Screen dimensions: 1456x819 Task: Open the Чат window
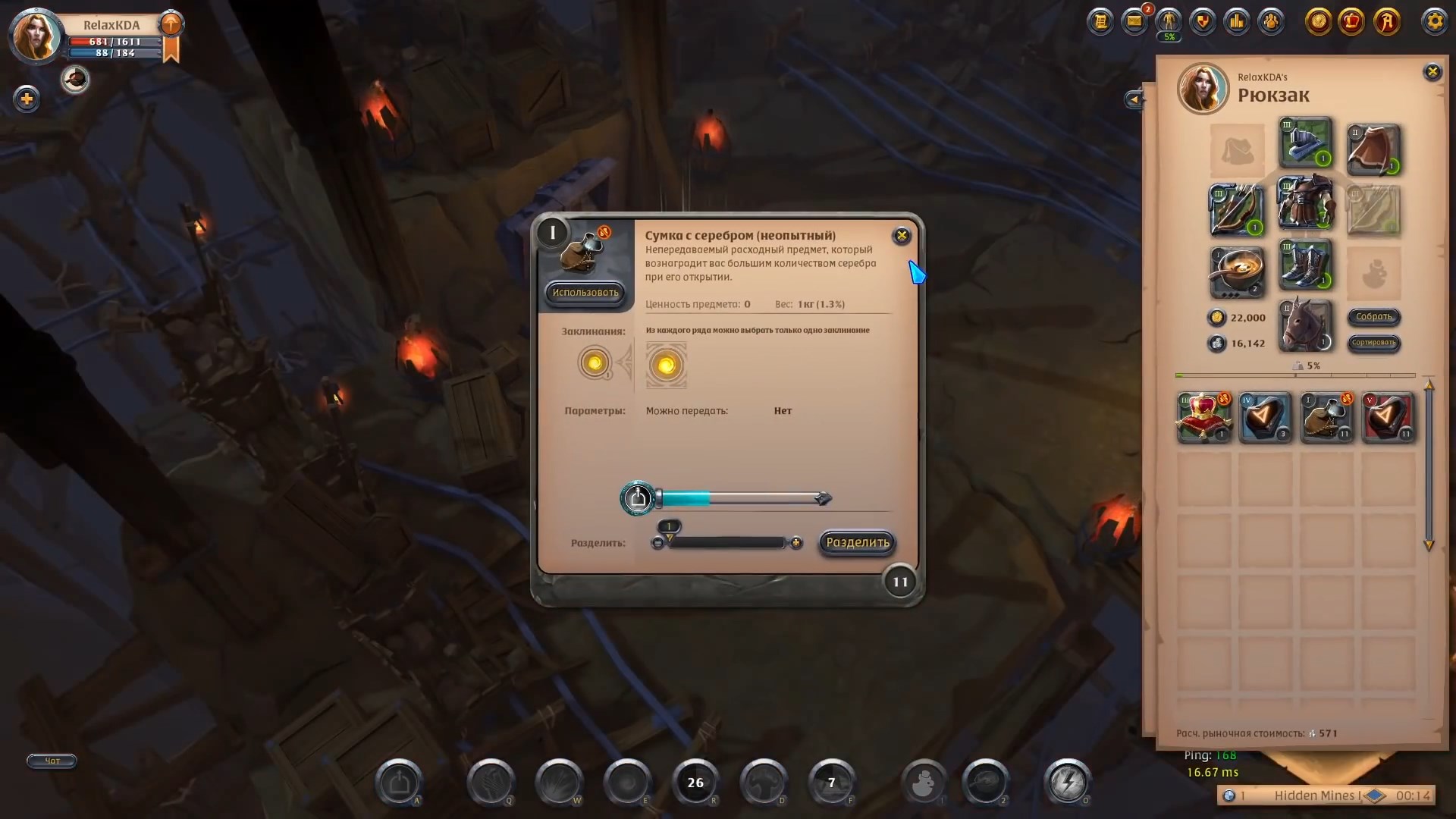51,761
